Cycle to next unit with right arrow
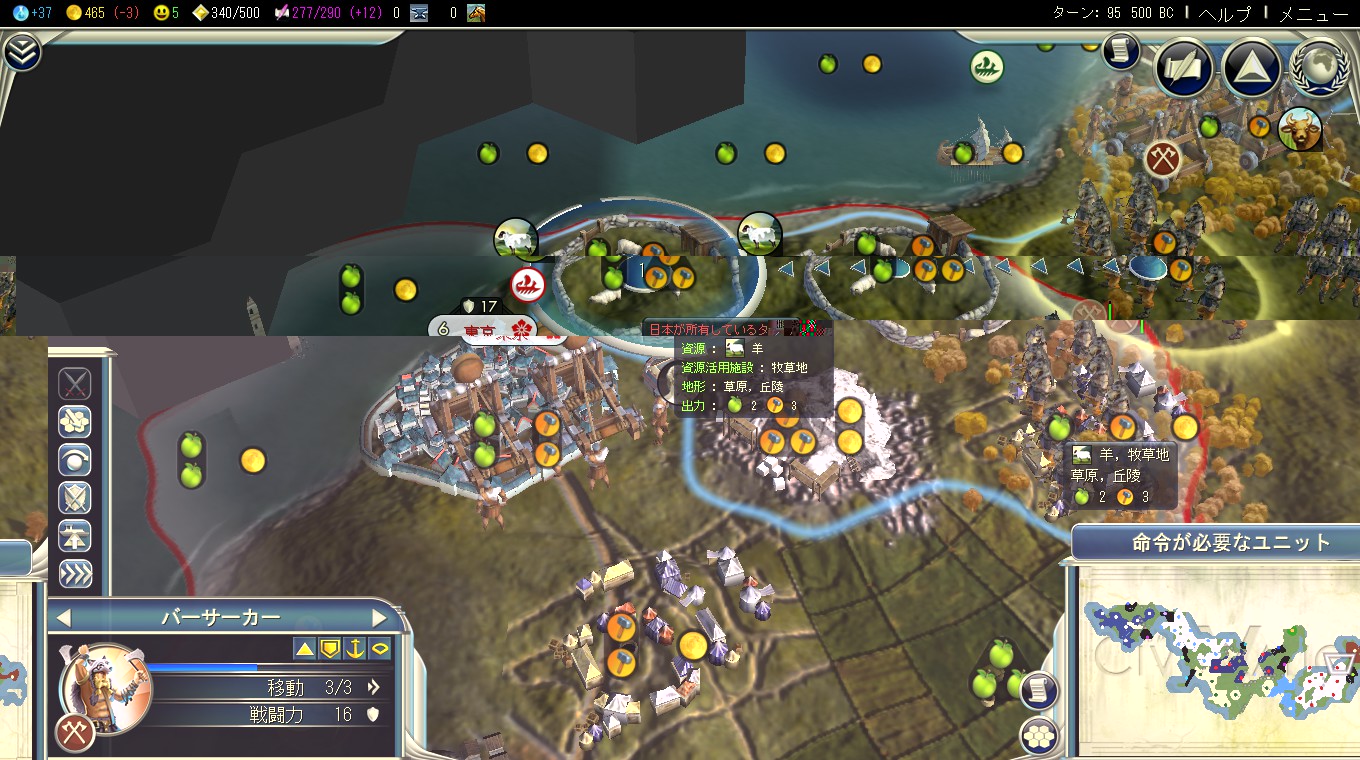The width and height of the screenshot is (1360, 760). [380, 617]
